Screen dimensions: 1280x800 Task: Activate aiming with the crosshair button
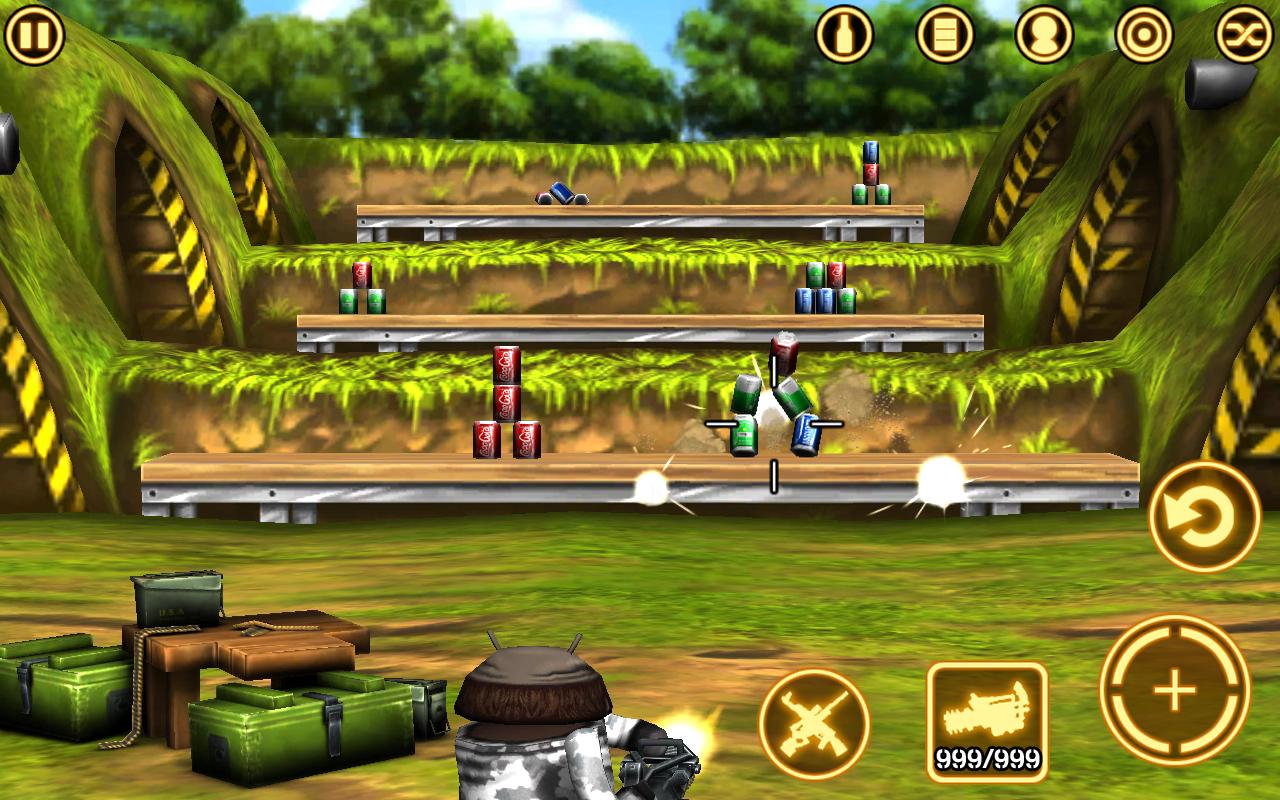1176,690
